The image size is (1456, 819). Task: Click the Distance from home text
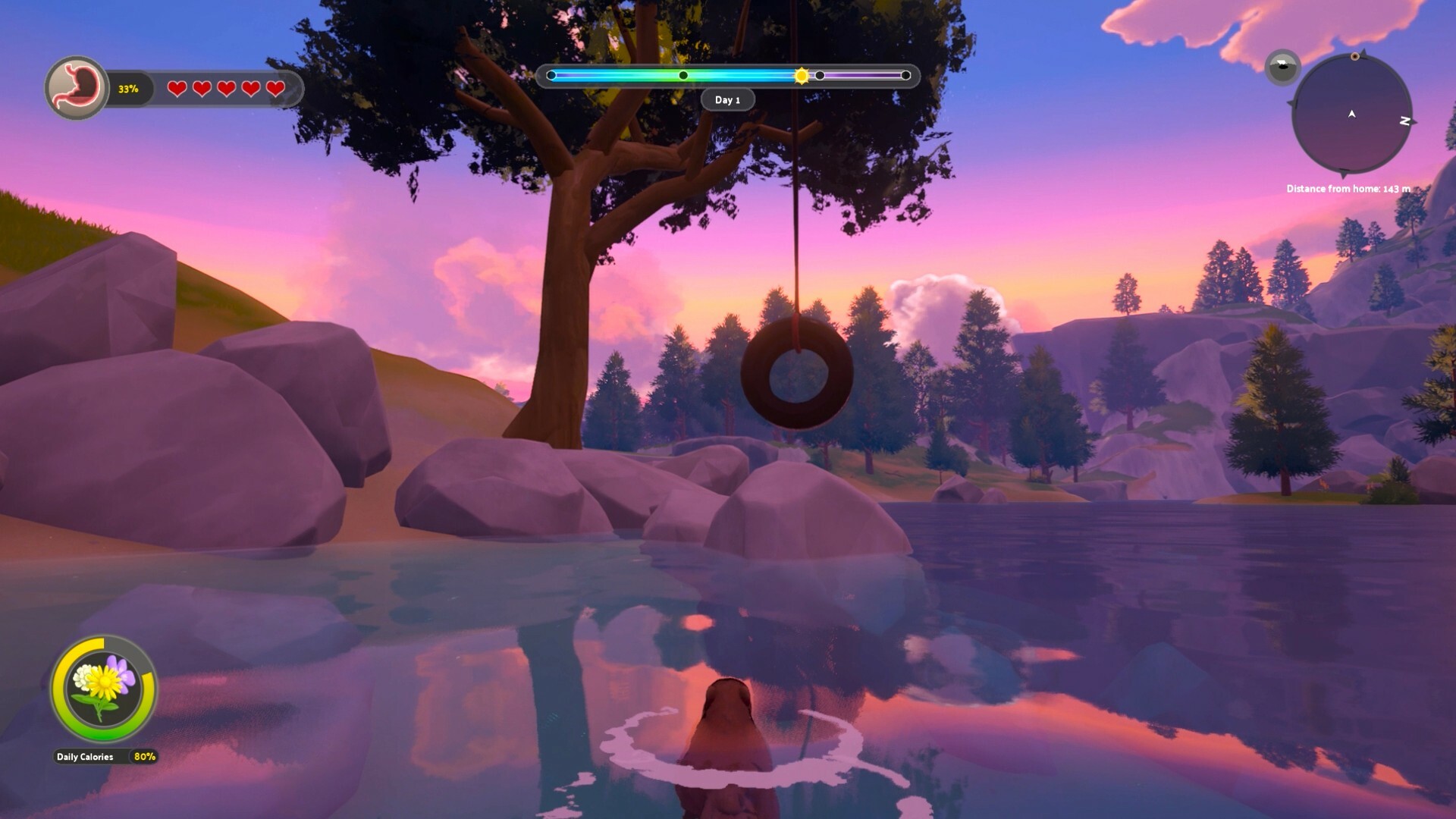click(1348, 189)
